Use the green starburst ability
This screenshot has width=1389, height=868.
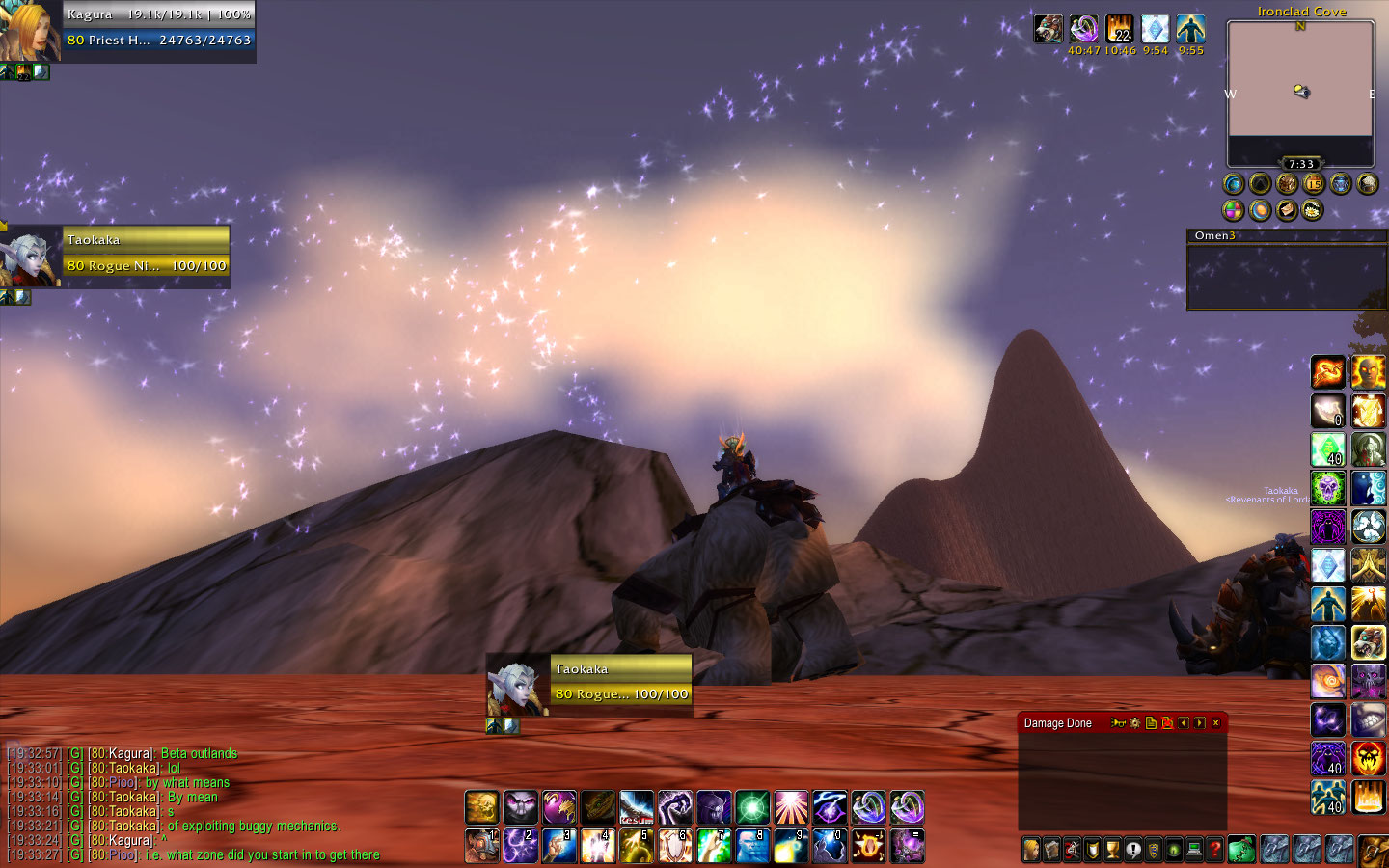(x=752, y=807)
